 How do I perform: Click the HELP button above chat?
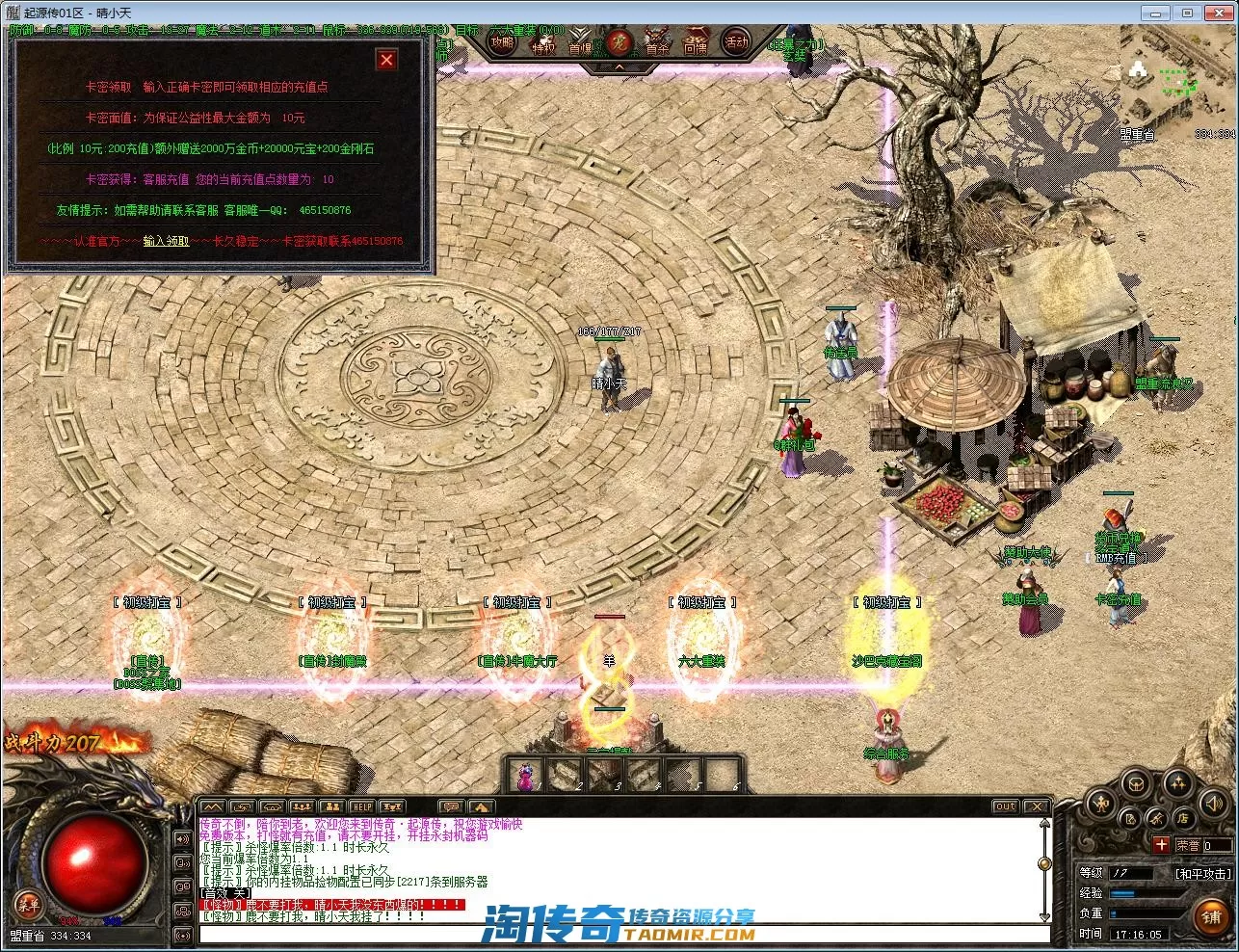(361, 806)
